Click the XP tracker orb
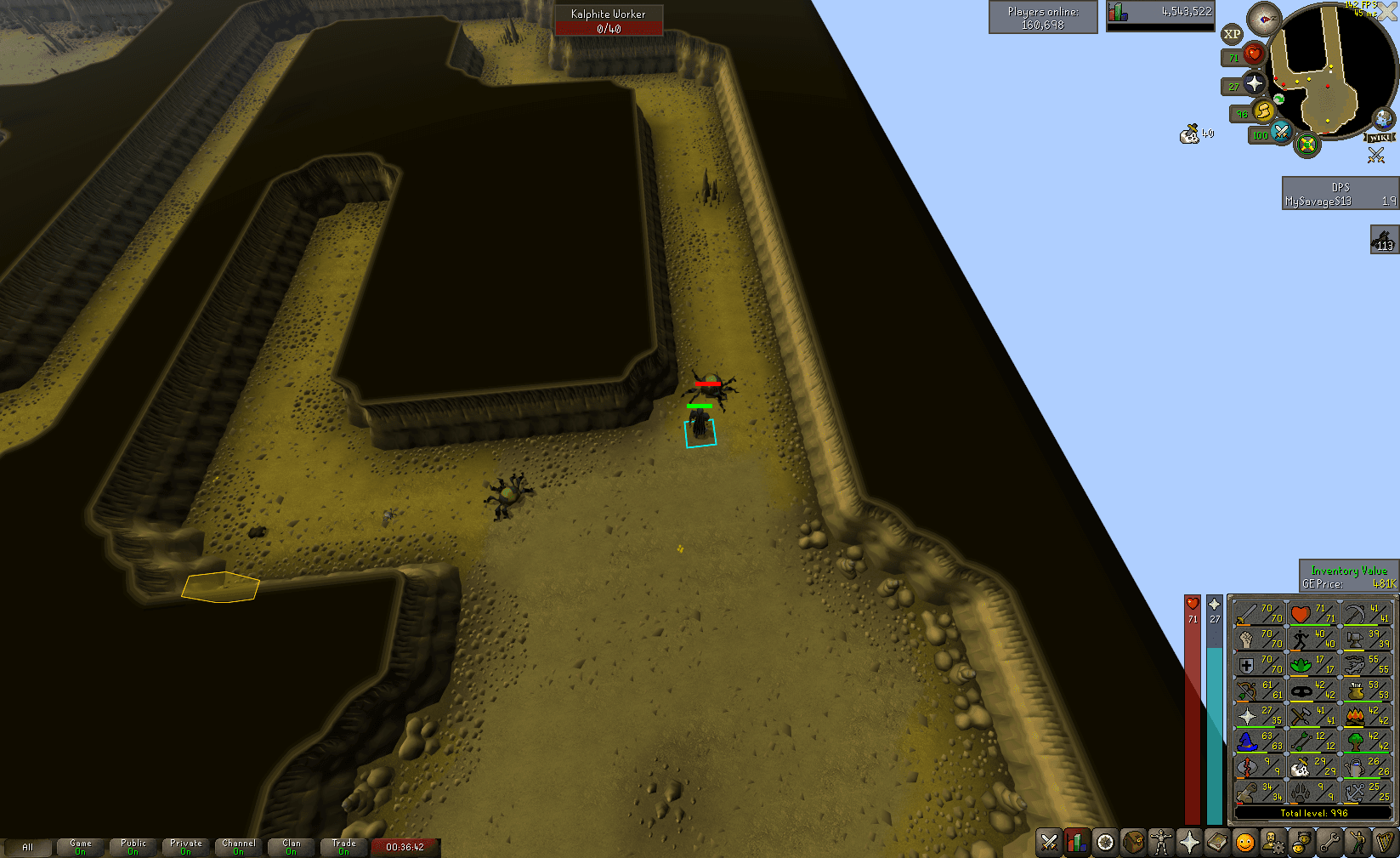This screenshot has width=1400, height=858. [x=1231, y=34]
